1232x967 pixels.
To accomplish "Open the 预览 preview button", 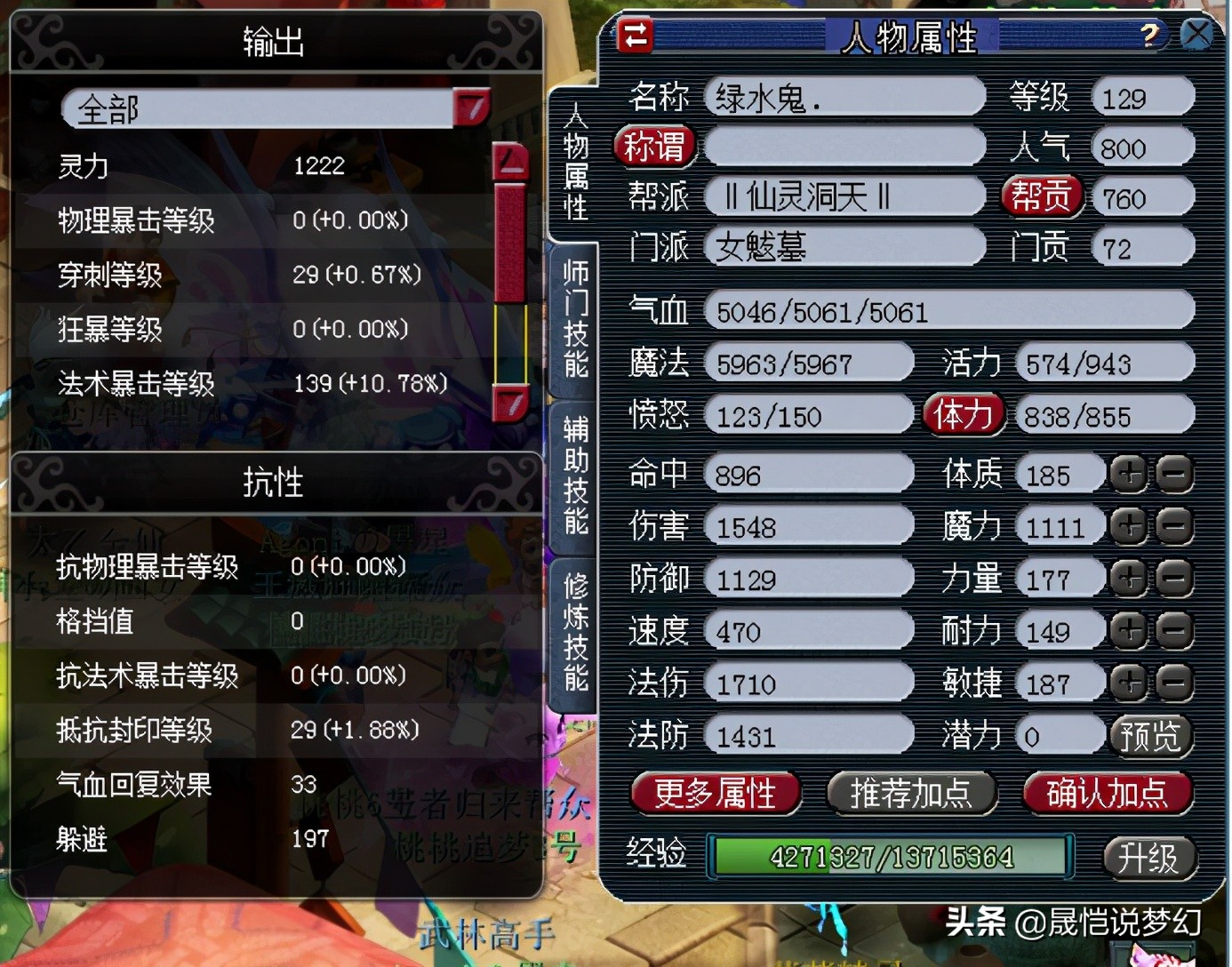I will pos(1151,736).
